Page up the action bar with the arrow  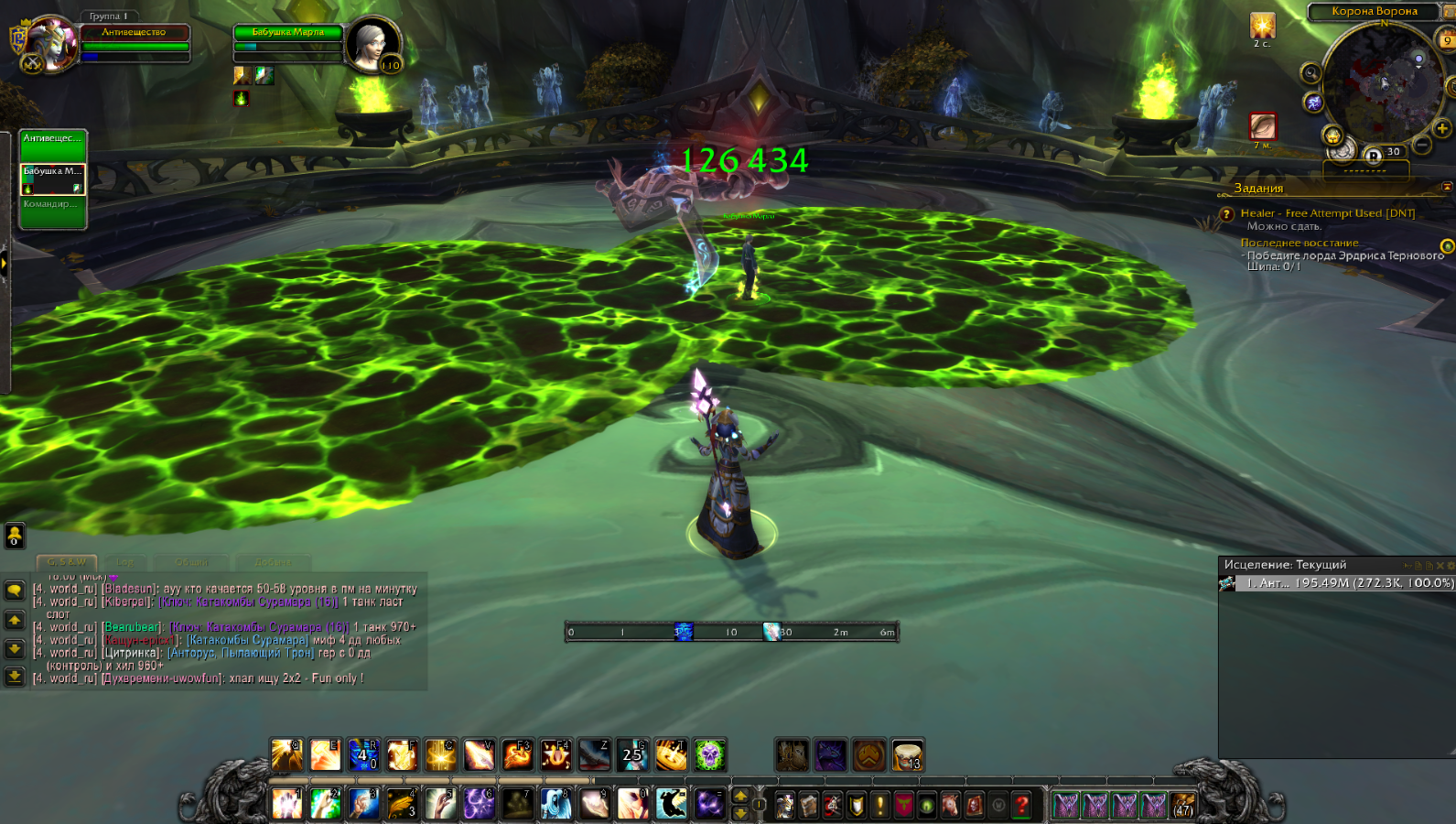point(741,796)
